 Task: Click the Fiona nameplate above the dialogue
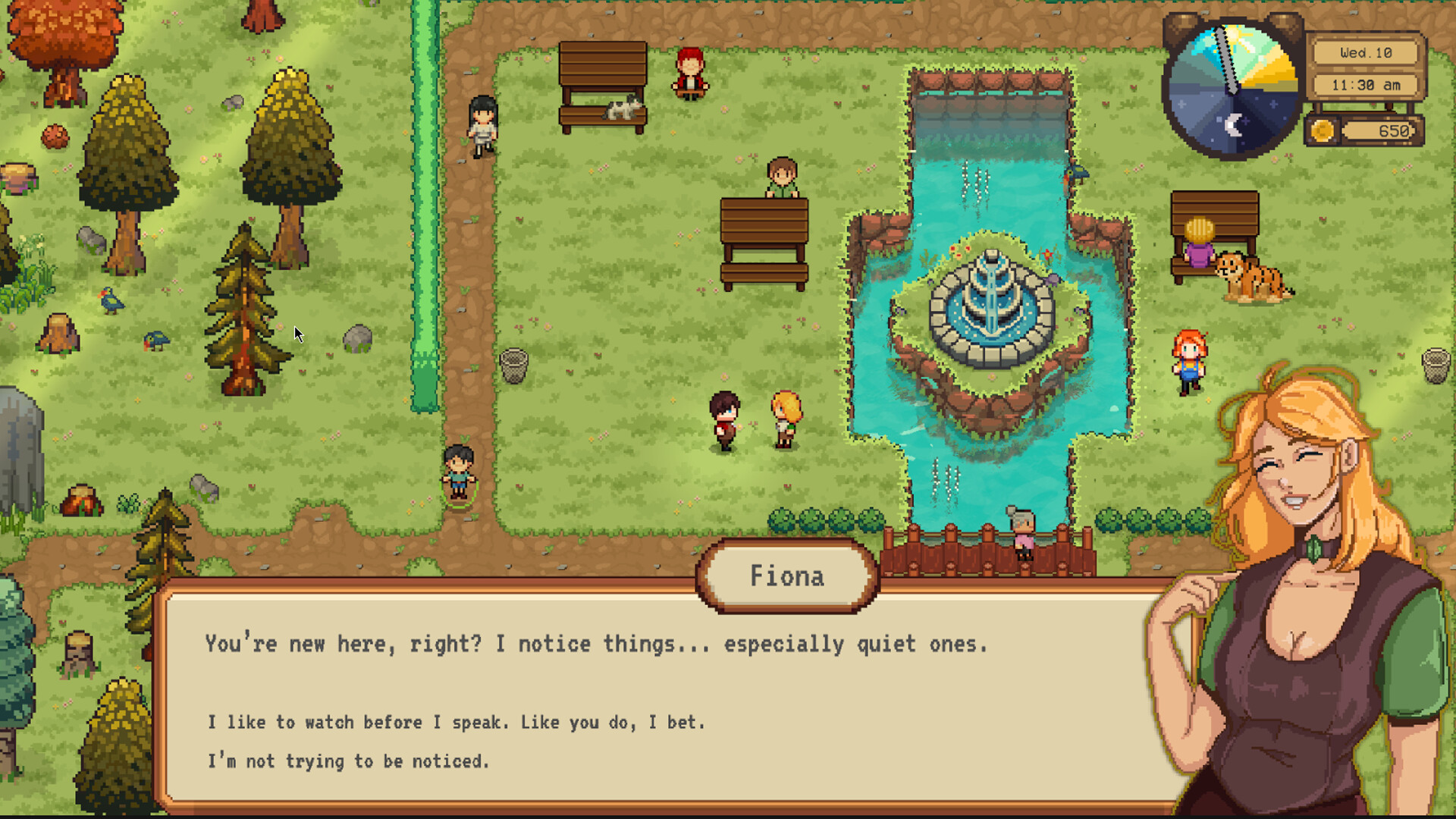pos(787,576)
